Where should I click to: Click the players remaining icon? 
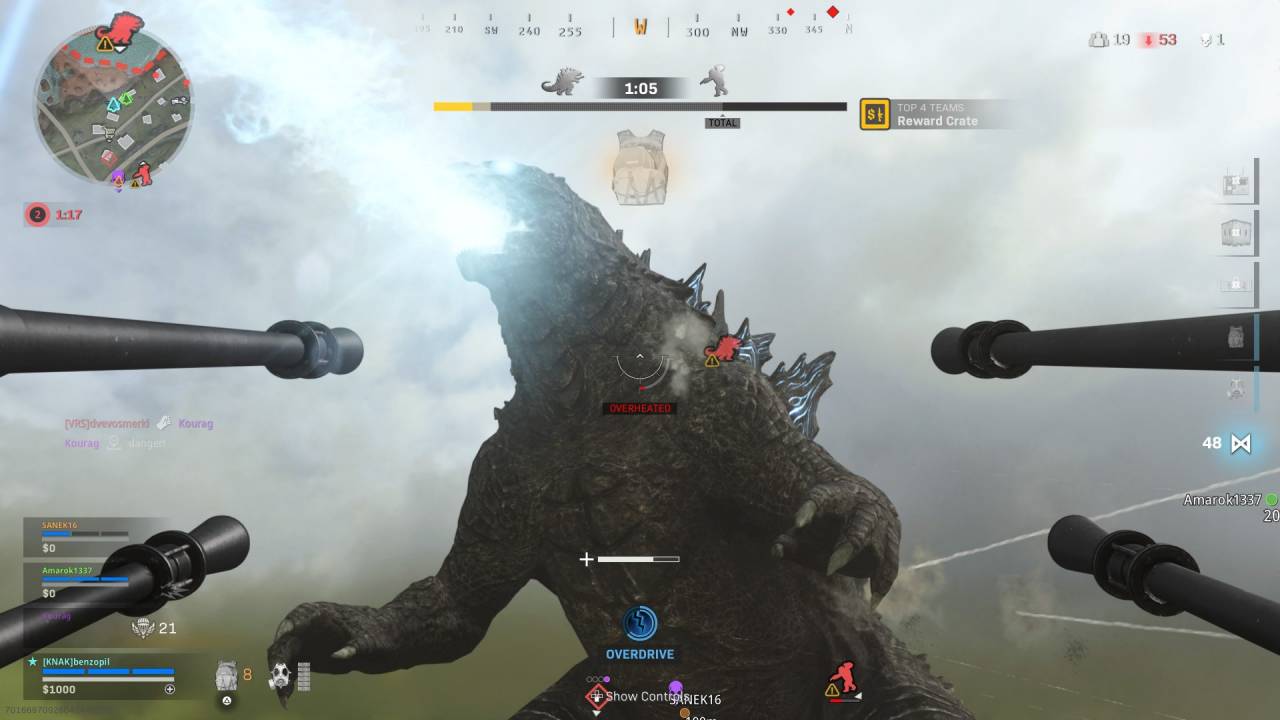[x=1099, y=40]
